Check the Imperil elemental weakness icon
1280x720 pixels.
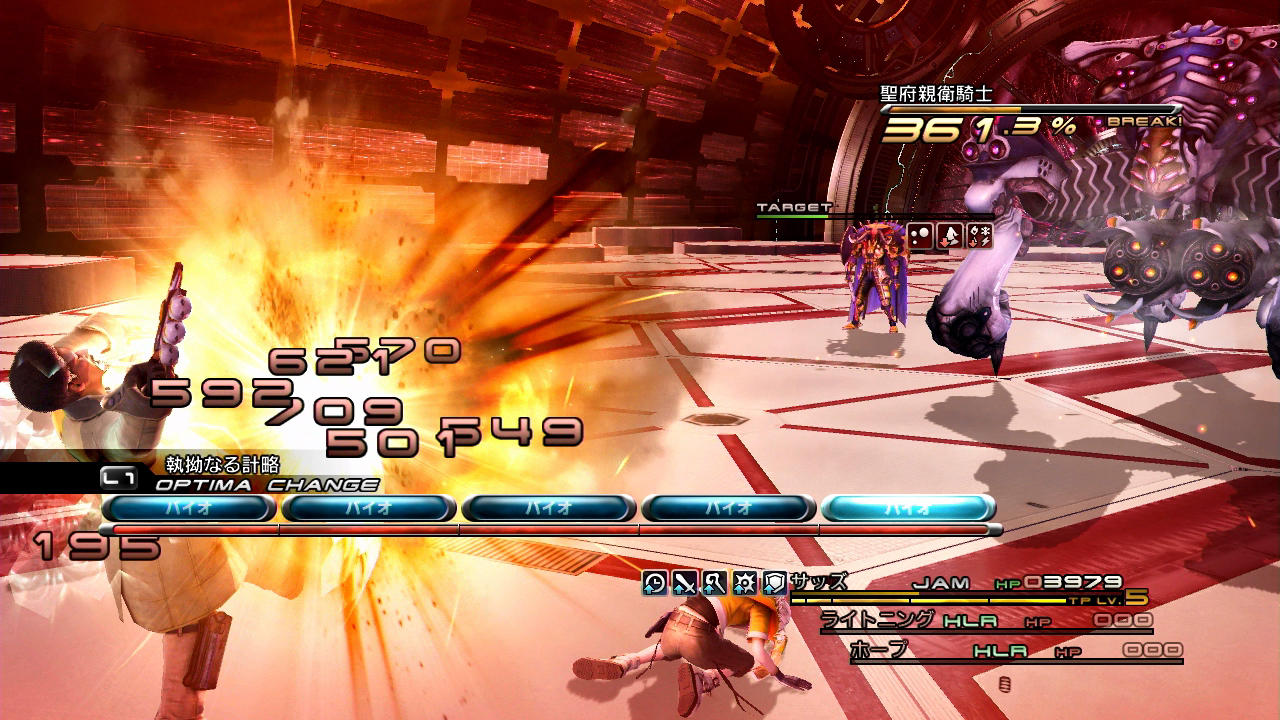tap(980, 237)
